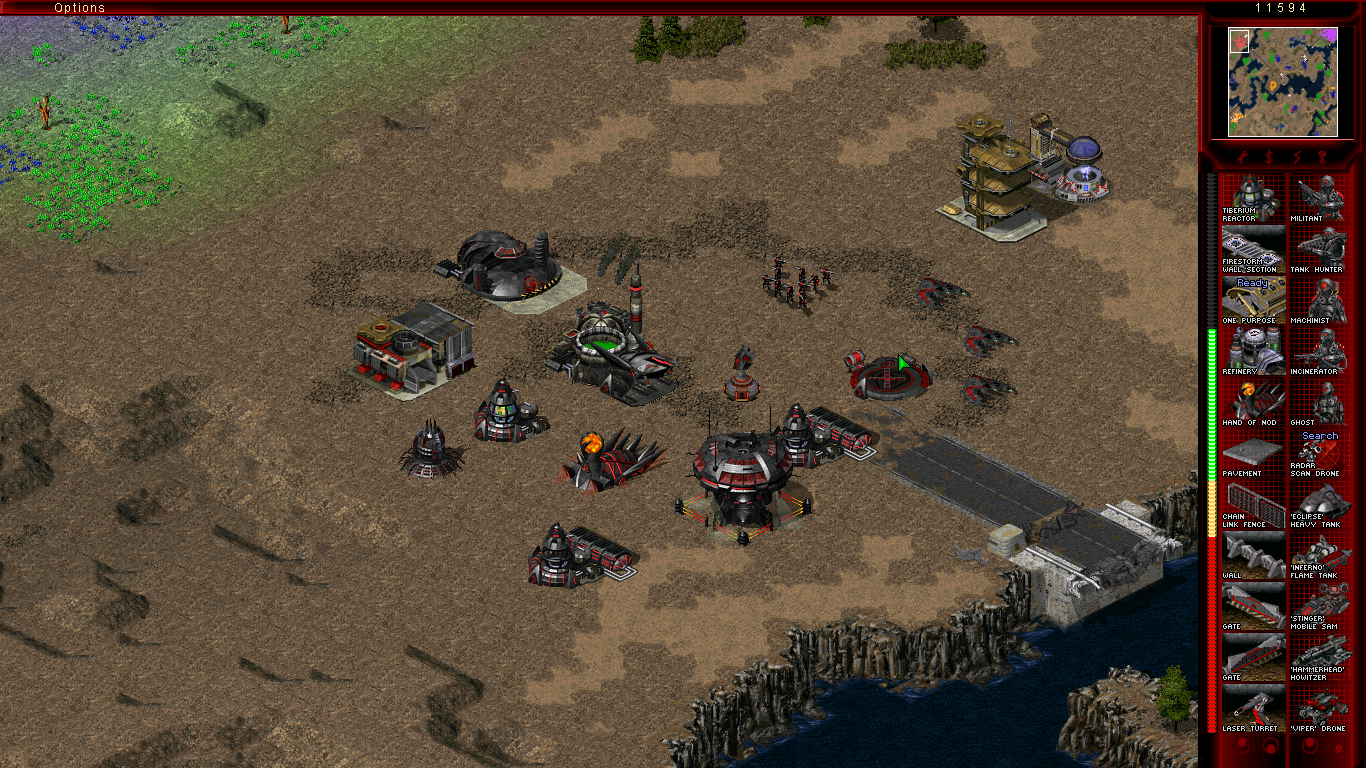Train a Tank Hunter
This screenshot has height=768, width=1366.
coord(1320,250)
